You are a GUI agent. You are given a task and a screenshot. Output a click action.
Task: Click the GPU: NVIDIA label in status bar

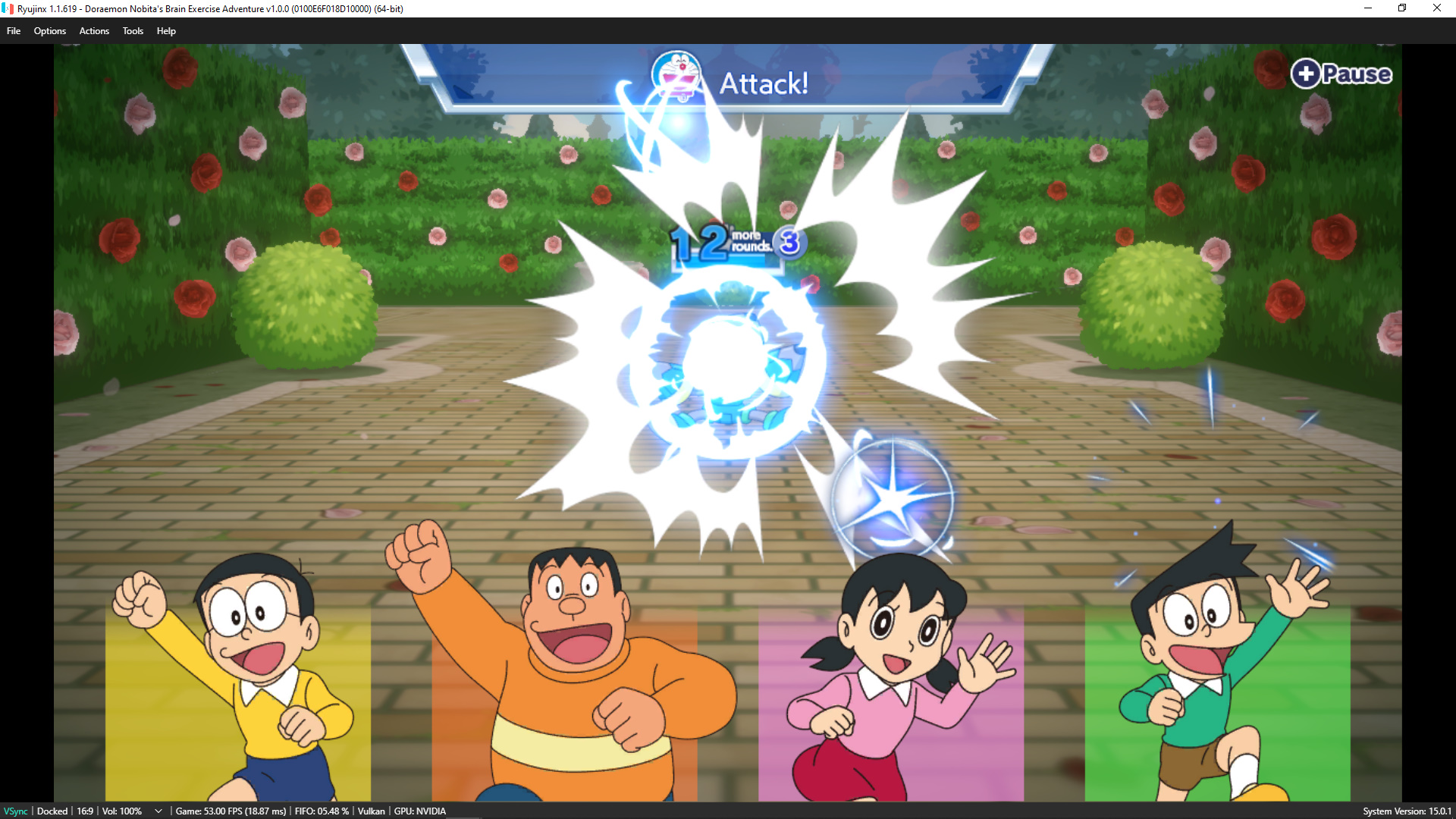click(419, 811)
